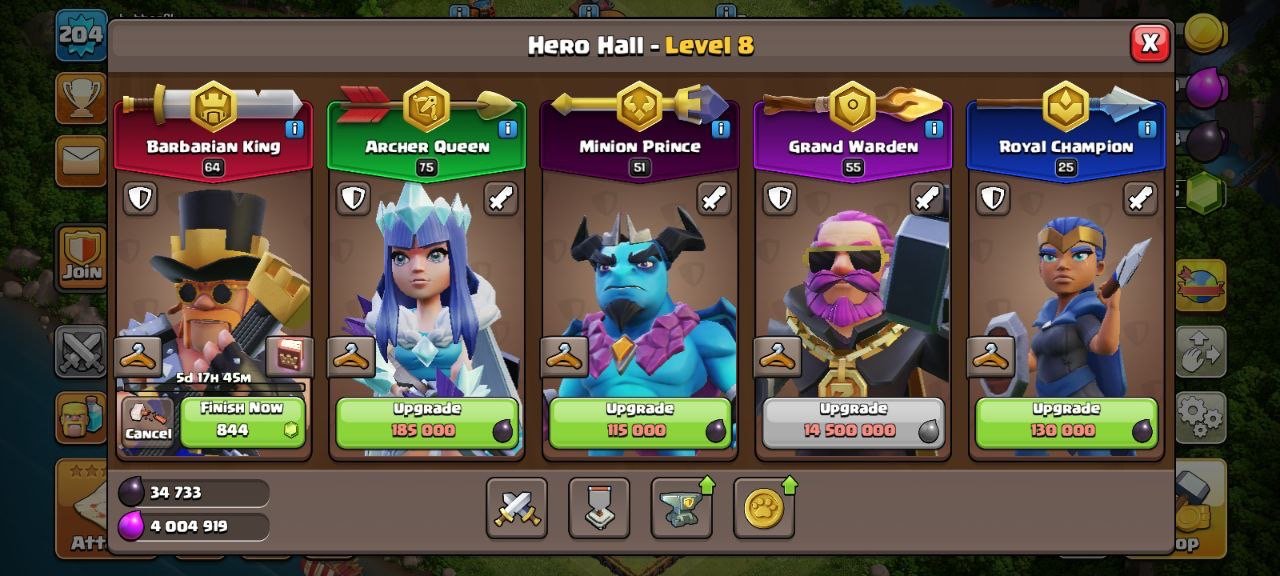
Task: Open Archer Queen info panel
Action: pyautogui.click(x=507, y=129)
